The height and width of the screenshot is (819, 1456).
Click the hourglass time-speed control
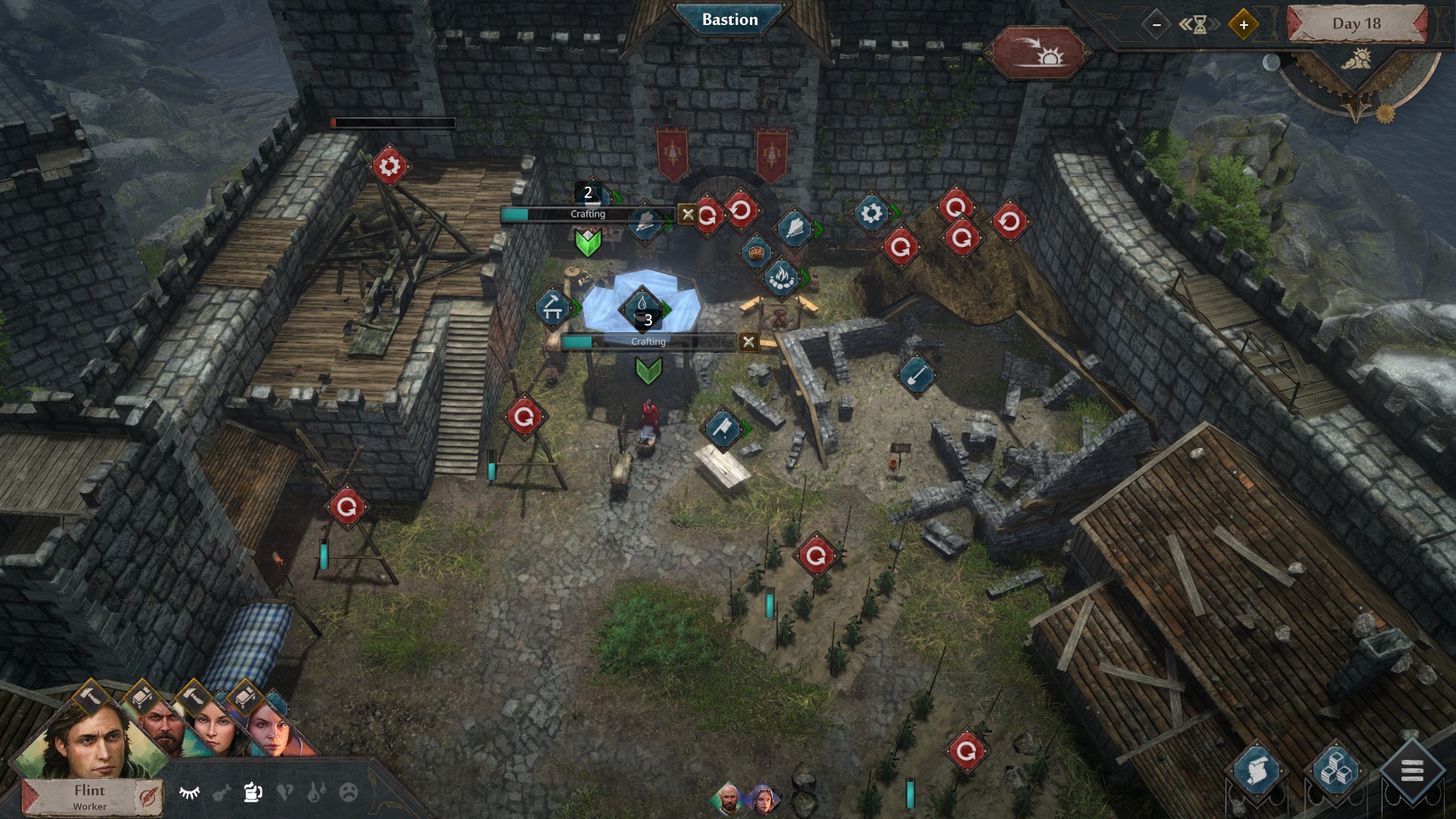[x=1200, y=24]
